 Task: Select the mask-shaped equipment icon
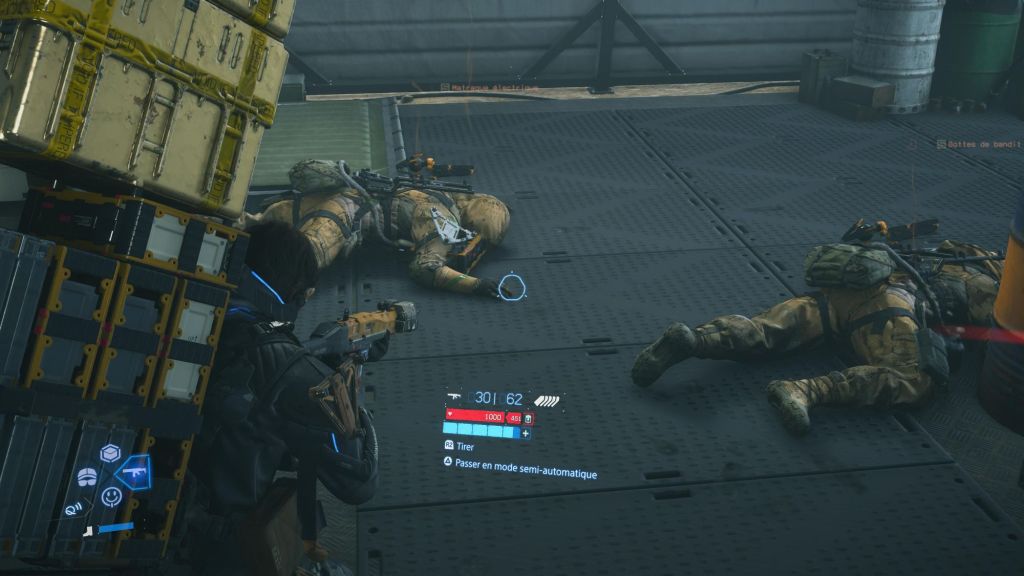(87, 477)
